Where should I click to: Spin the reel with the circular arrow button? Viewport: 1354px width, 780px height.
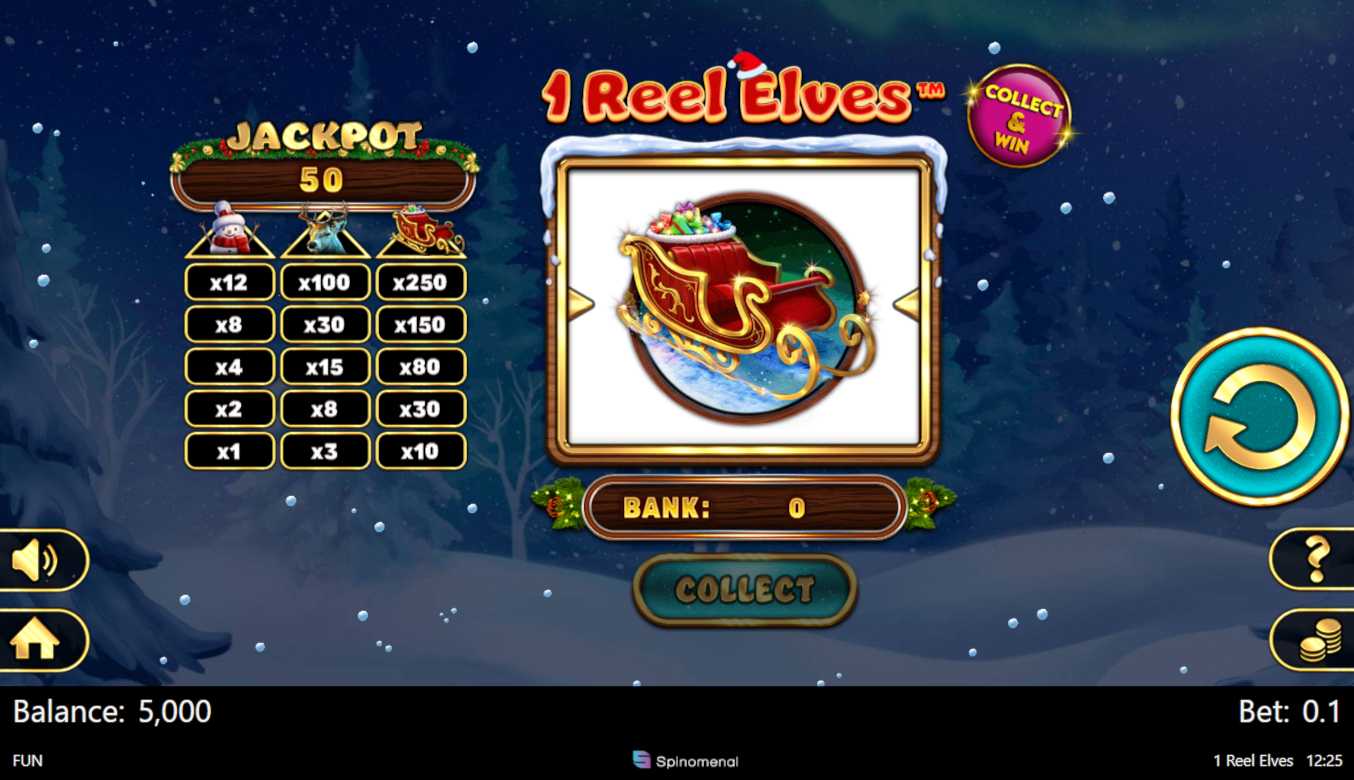[x=1259, y=416]
